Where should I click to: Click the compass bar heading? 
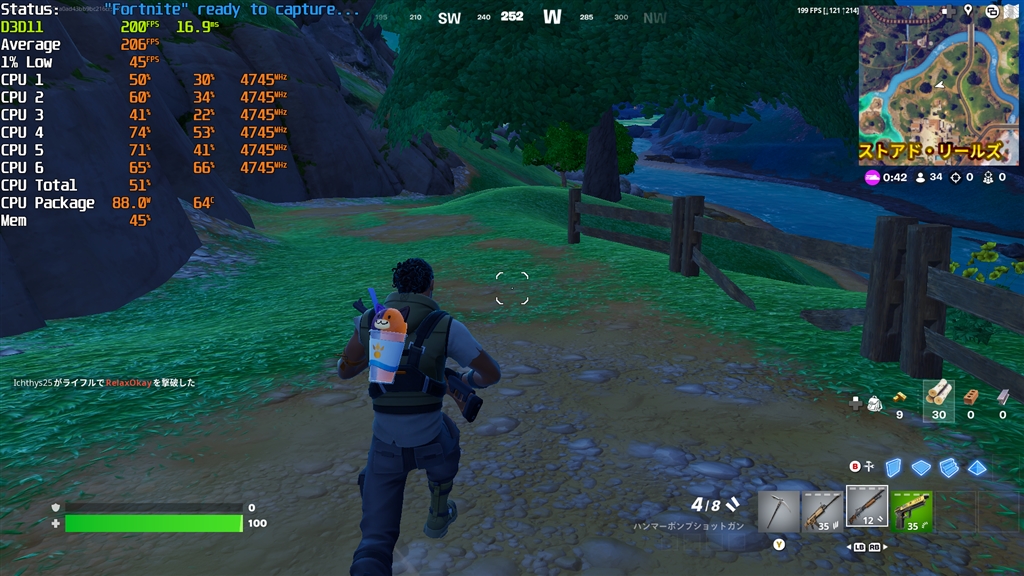pyautogui.click(x=512, y=17)
